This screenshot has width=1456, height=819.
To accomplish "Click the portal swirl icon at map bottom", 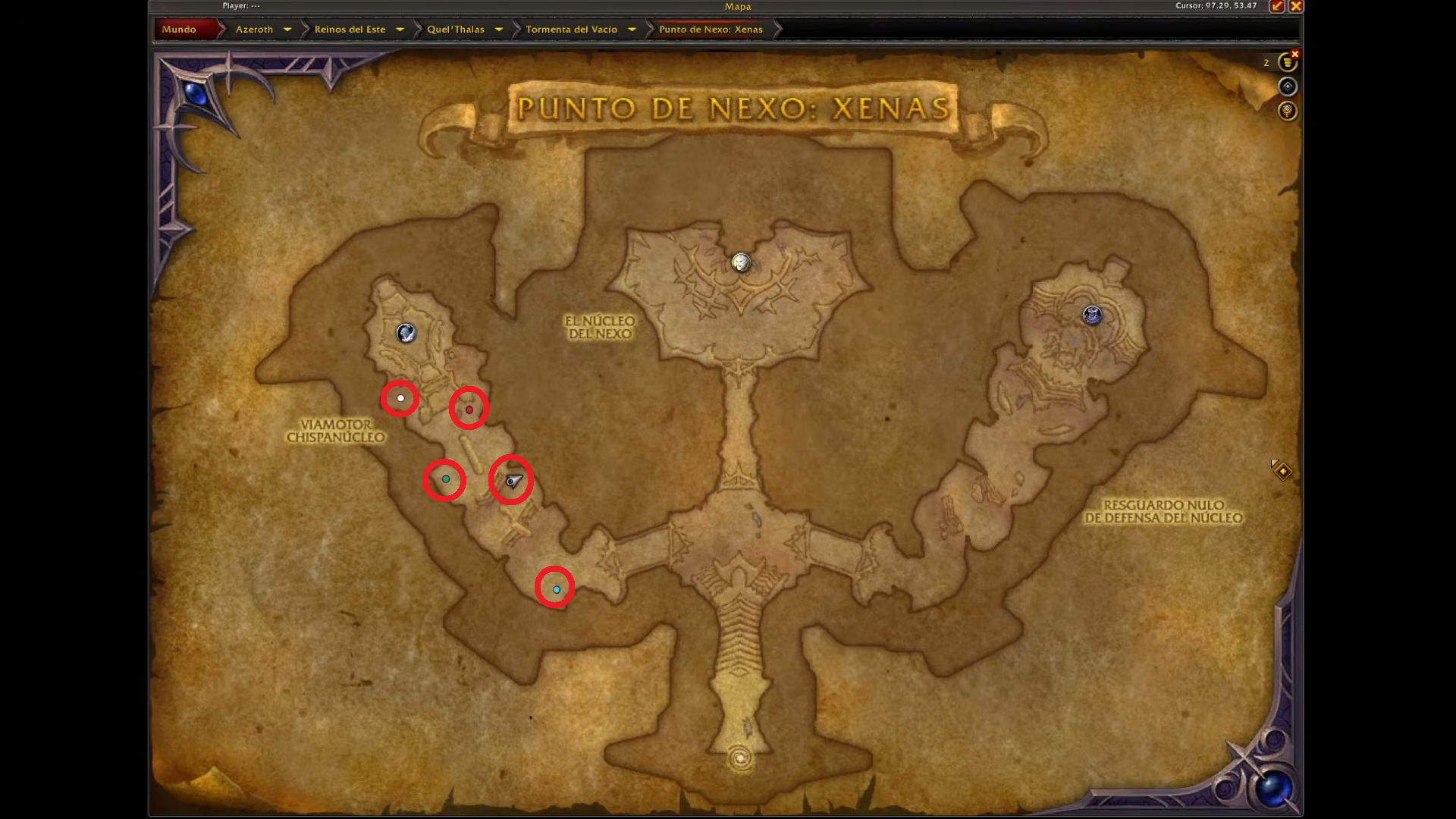I will (739, 756).
